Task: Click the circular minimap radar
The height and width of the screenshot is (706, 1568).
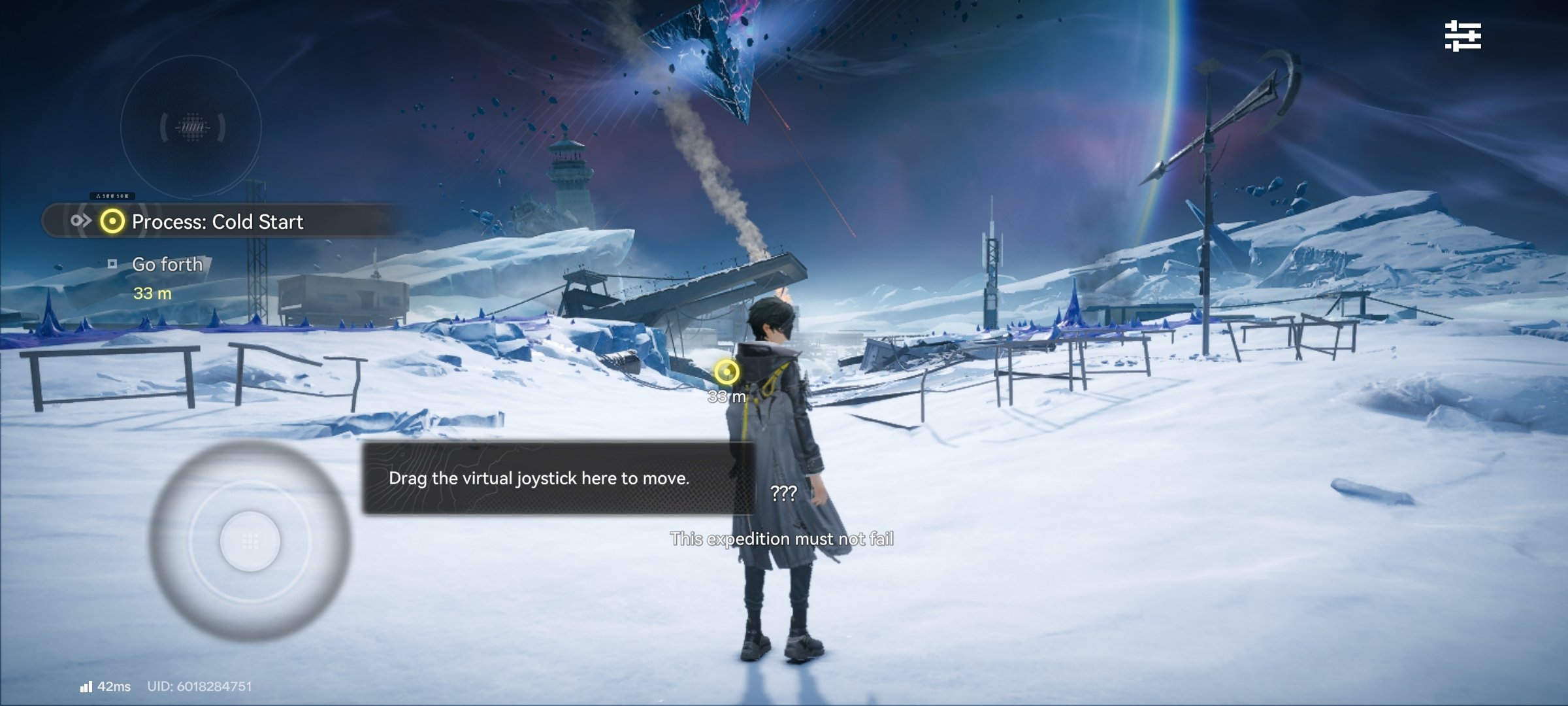Action: point(191,126)
